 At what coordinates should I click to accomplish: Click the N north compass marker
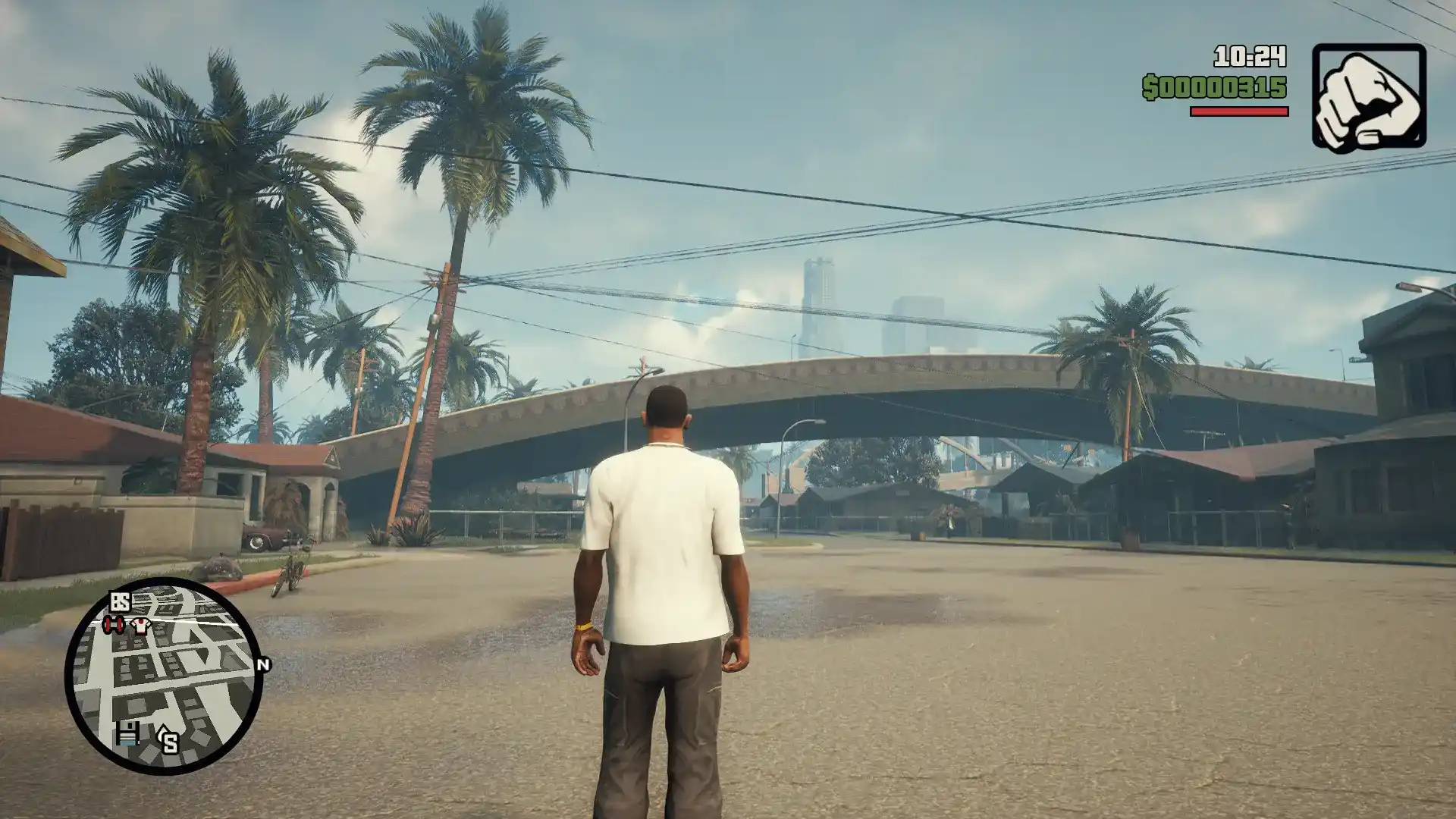tap(264, 665)
